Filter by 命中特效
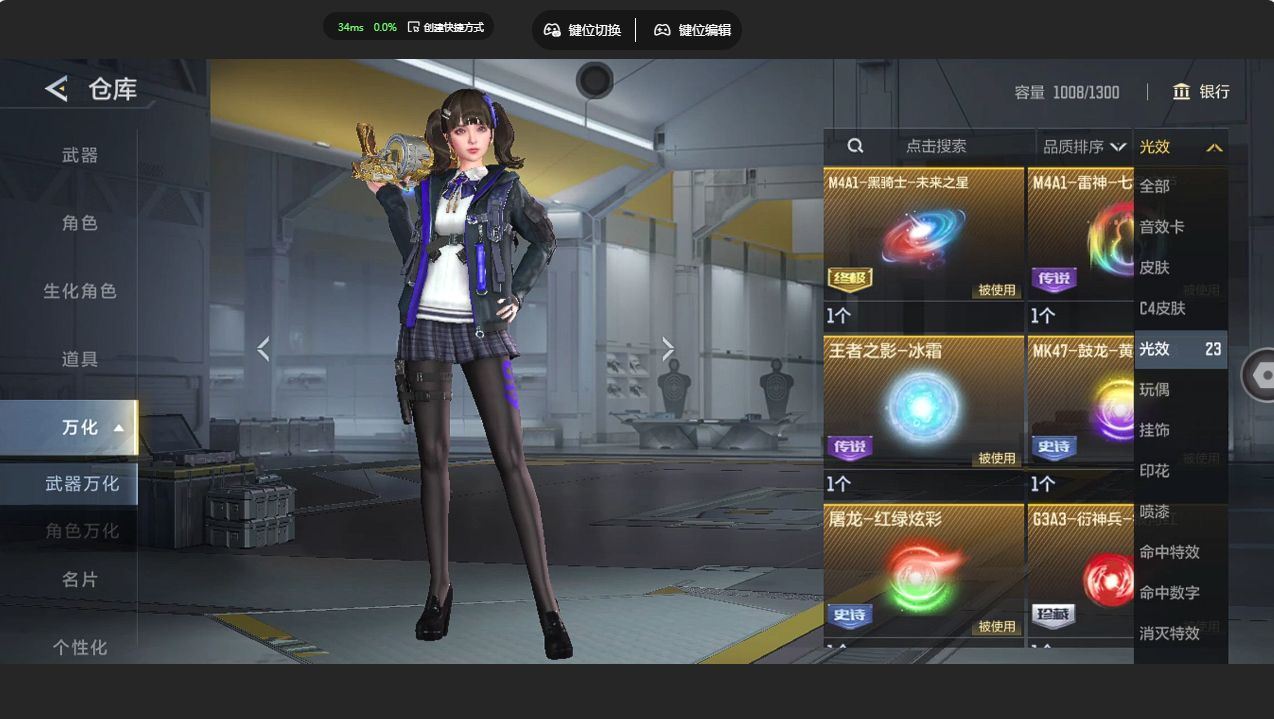The height and width of the screenshot is (719, 1274). 1169,552
